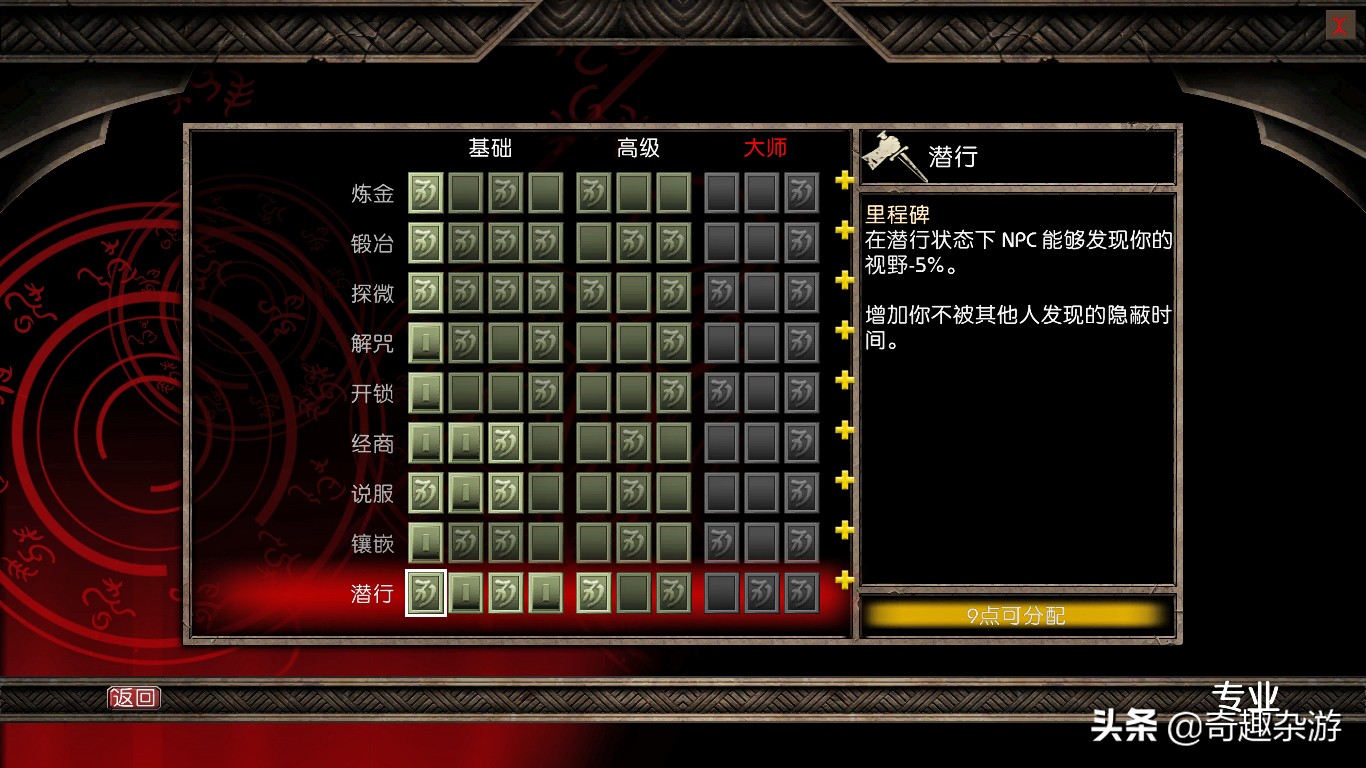
Task: Select the first 潜行 advanced-tier rune
Action: [594, 593]
